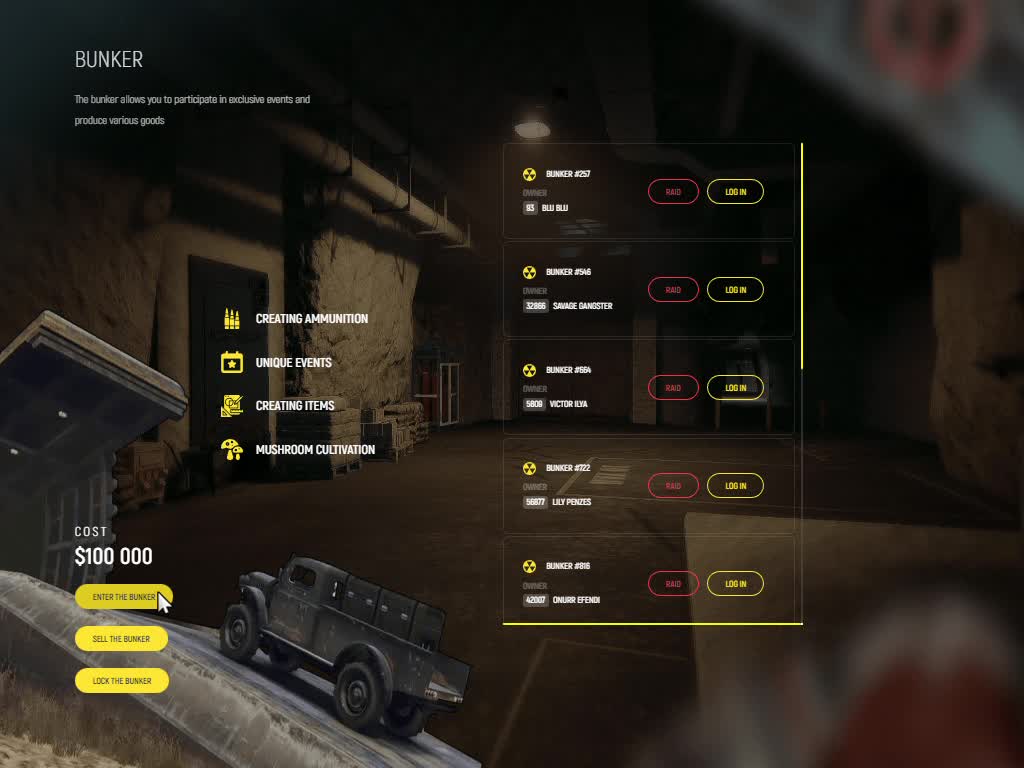1024x768 pixels.
Task: Raid Bunker #257 owned by Blu Blu
Action: click(x=673, y=192)
